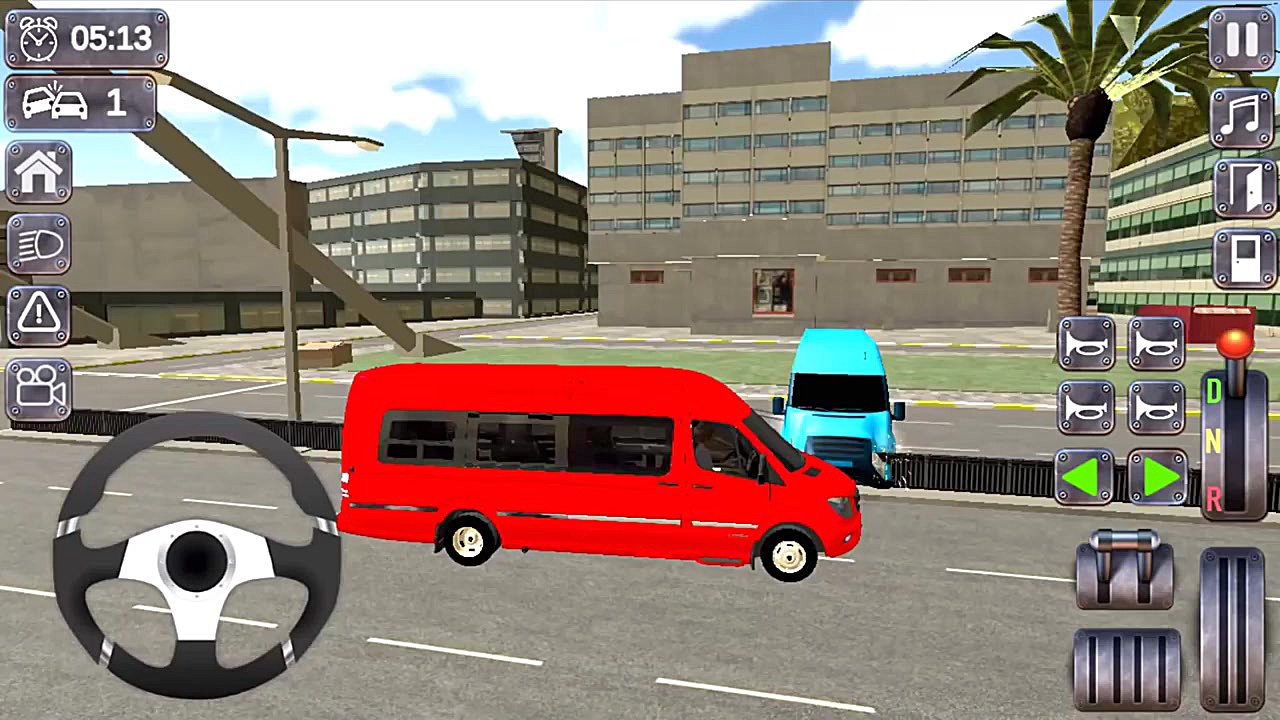Switch camera view with the camera icon
Viewport: 1280px width, 720px height.
(x=38, y=390)
